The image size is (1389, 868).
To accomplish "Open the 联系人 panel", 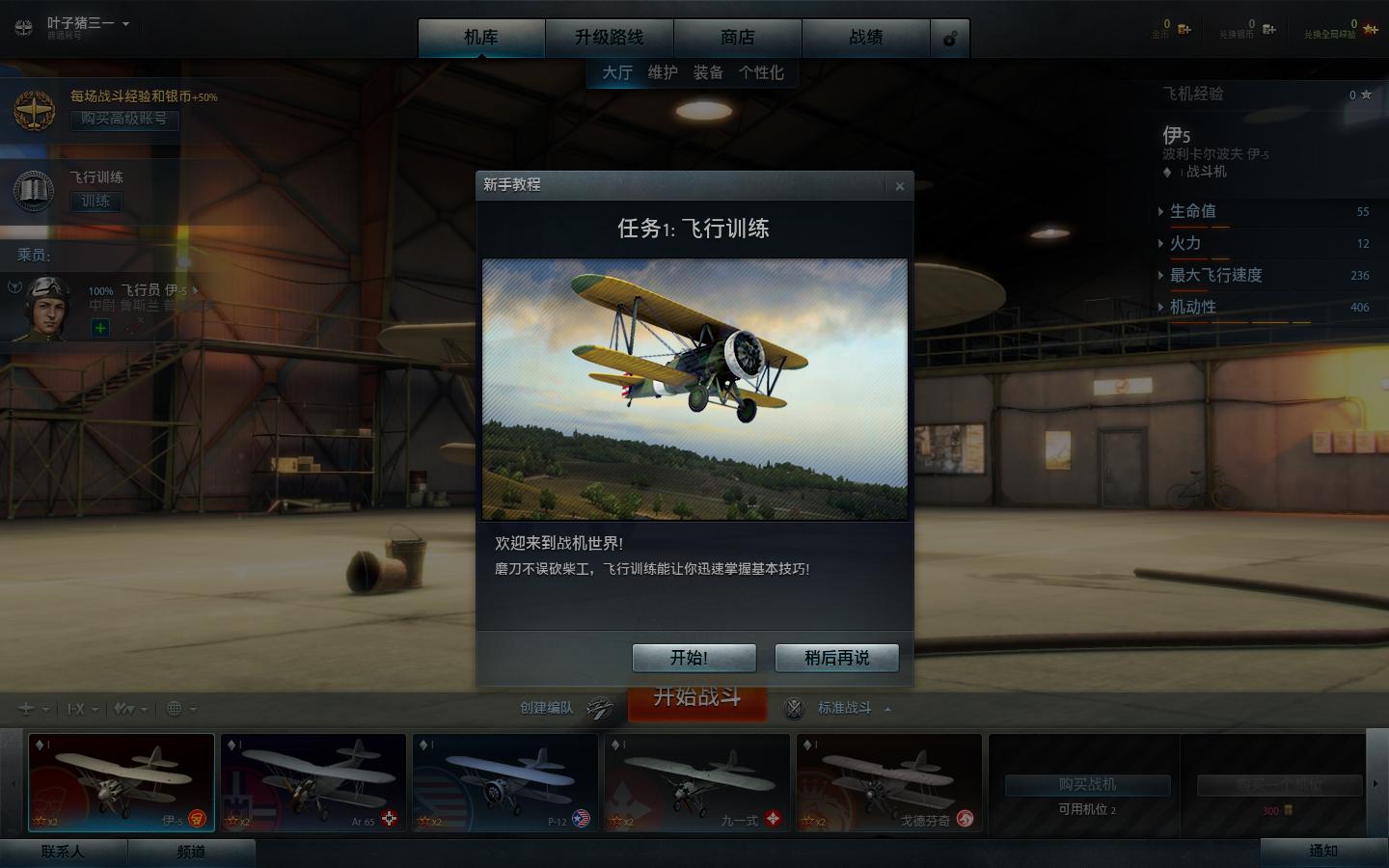I will pos(63,852).
